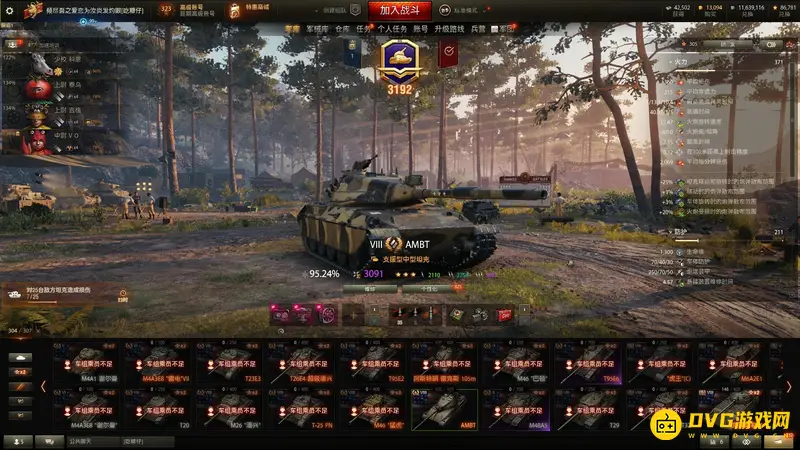The image size is (800, 450).
Task: Select the 支援型中型坦克 role label
Action: coord(403,258)
